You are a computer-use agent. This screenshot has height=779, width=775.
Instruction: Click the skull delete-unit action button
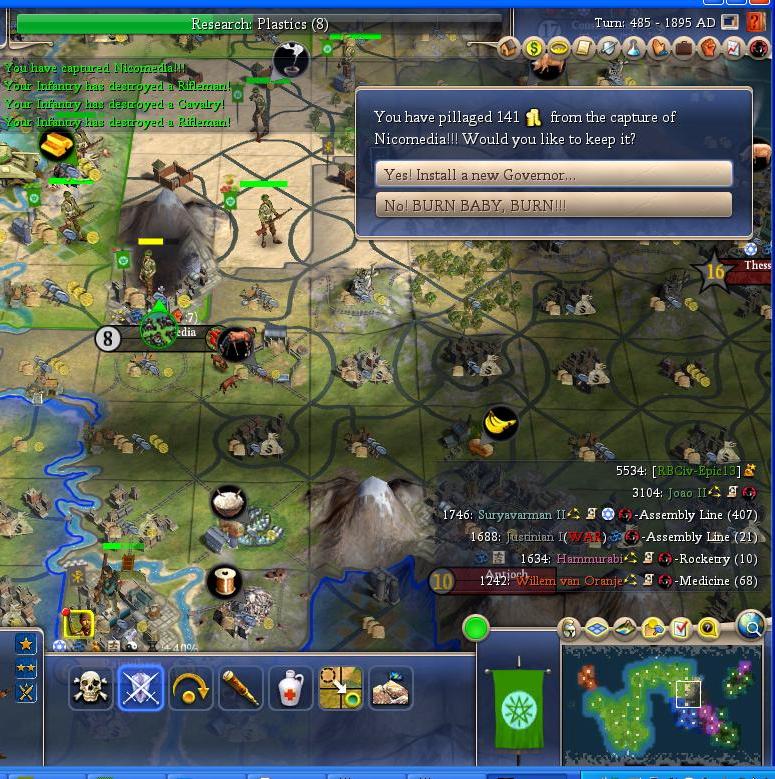[x=91, y=688]
